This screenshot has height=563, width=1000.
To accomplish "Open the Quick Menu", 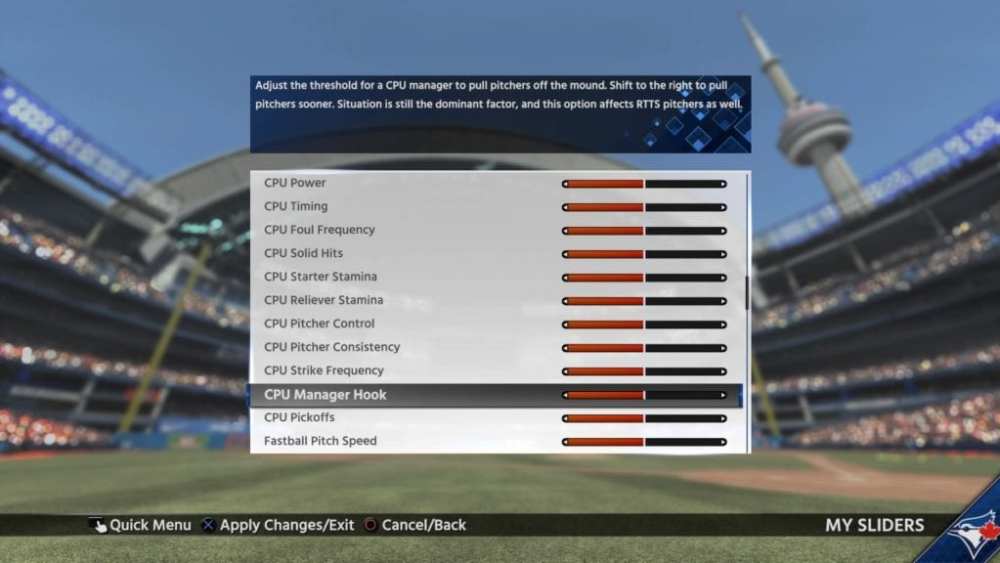I will click(140, 525).
